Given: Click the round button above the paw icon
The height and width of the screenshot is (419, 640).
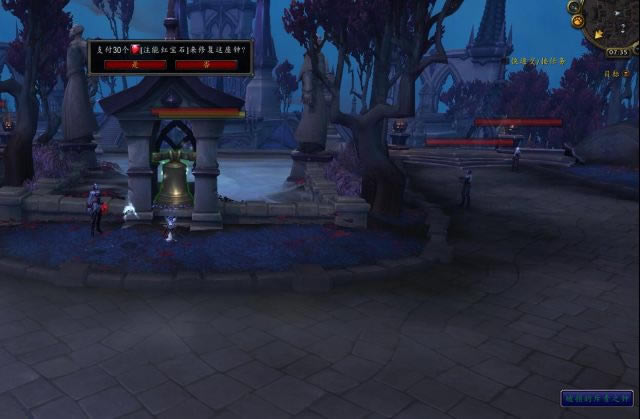Looking at the screenshot, I should click(575, 7).
